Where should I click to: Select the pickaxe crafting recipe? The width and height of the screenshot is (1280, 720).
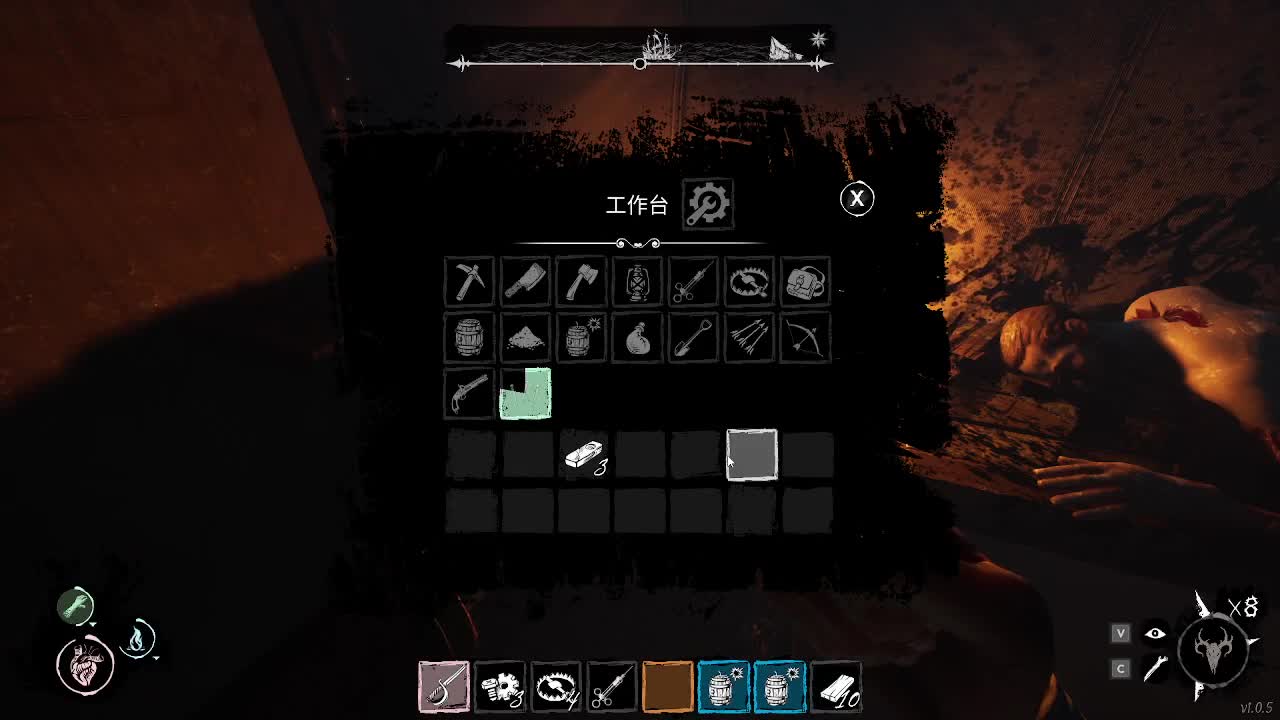[469, 281]
